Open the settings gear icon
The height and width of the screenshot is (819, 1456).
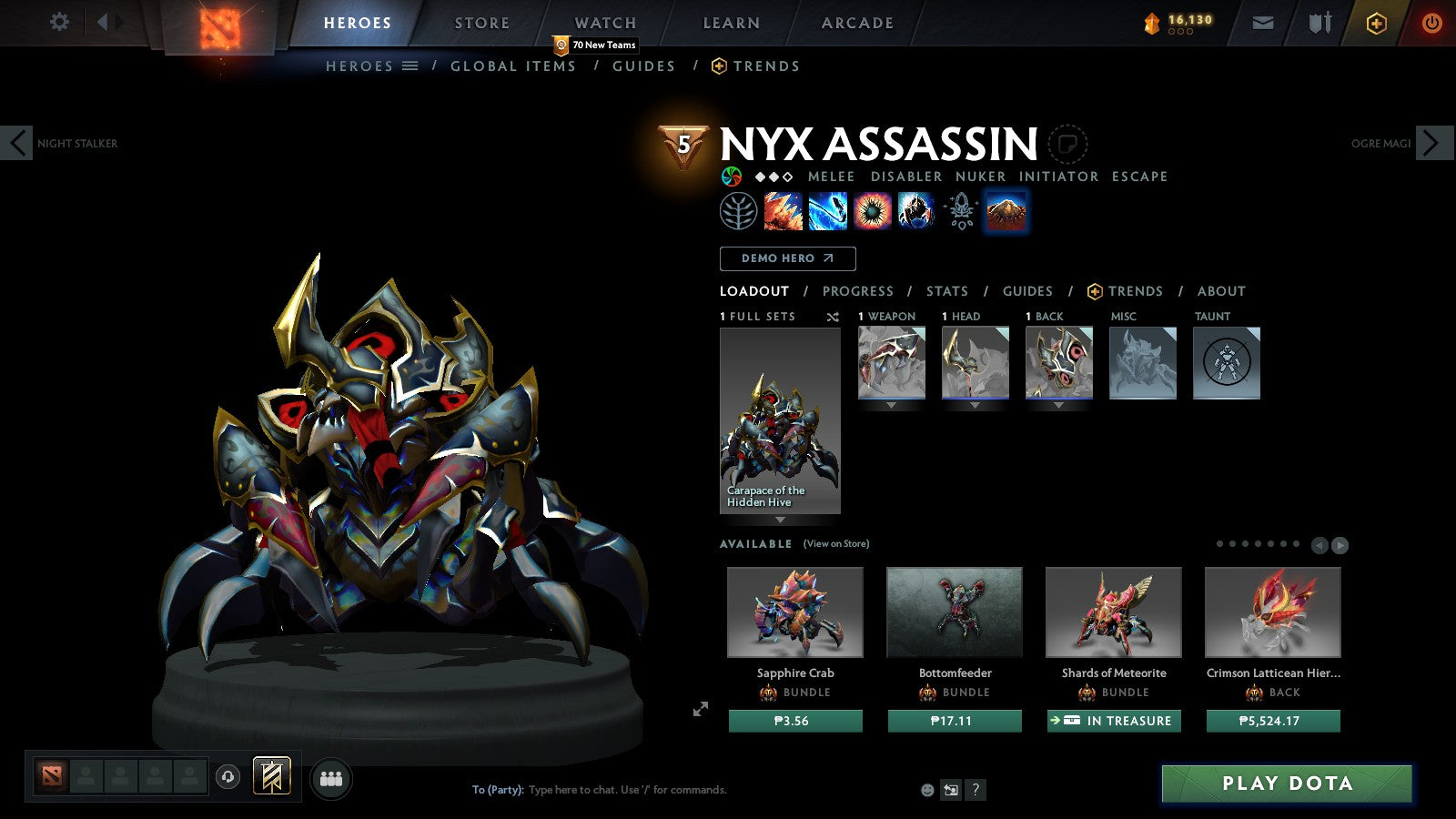[x=59, y=23]
